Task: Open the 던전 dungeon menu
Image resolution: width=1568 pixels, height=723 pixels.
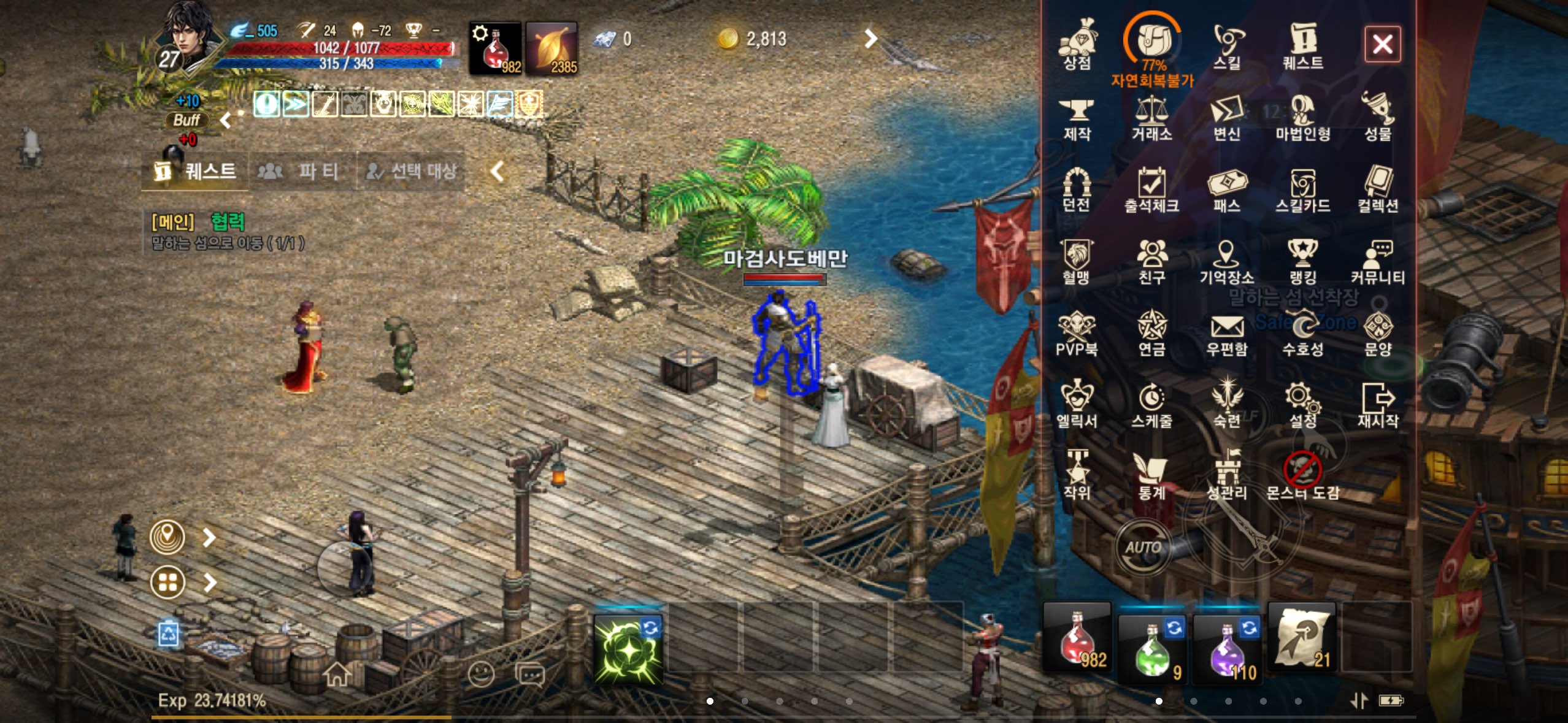Action: pyautogui.click(x=1077, y=189)
